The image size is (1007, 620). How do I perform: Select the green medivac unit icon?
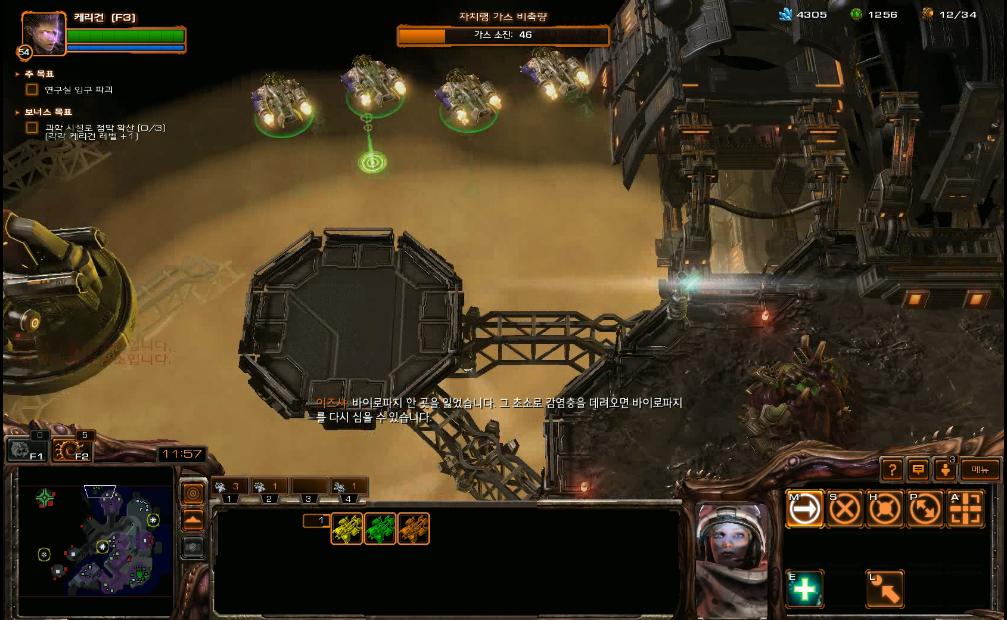point(380,528)
